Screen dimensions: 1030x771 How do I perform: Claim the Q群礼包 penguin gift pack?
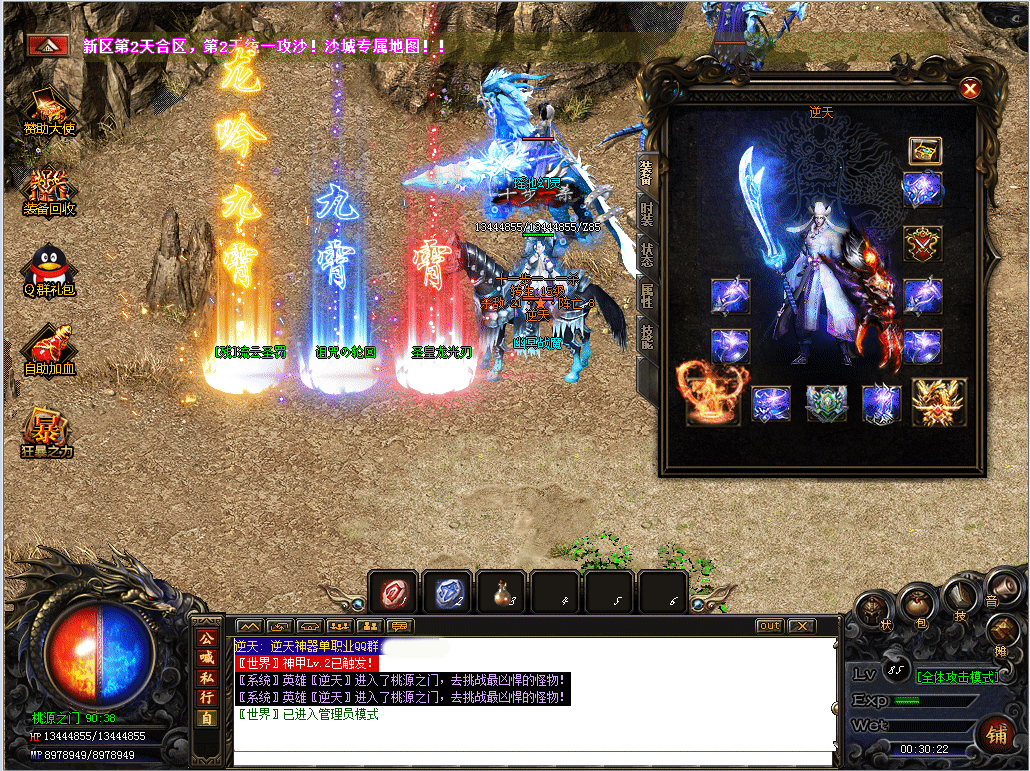[x=49, y=271]
